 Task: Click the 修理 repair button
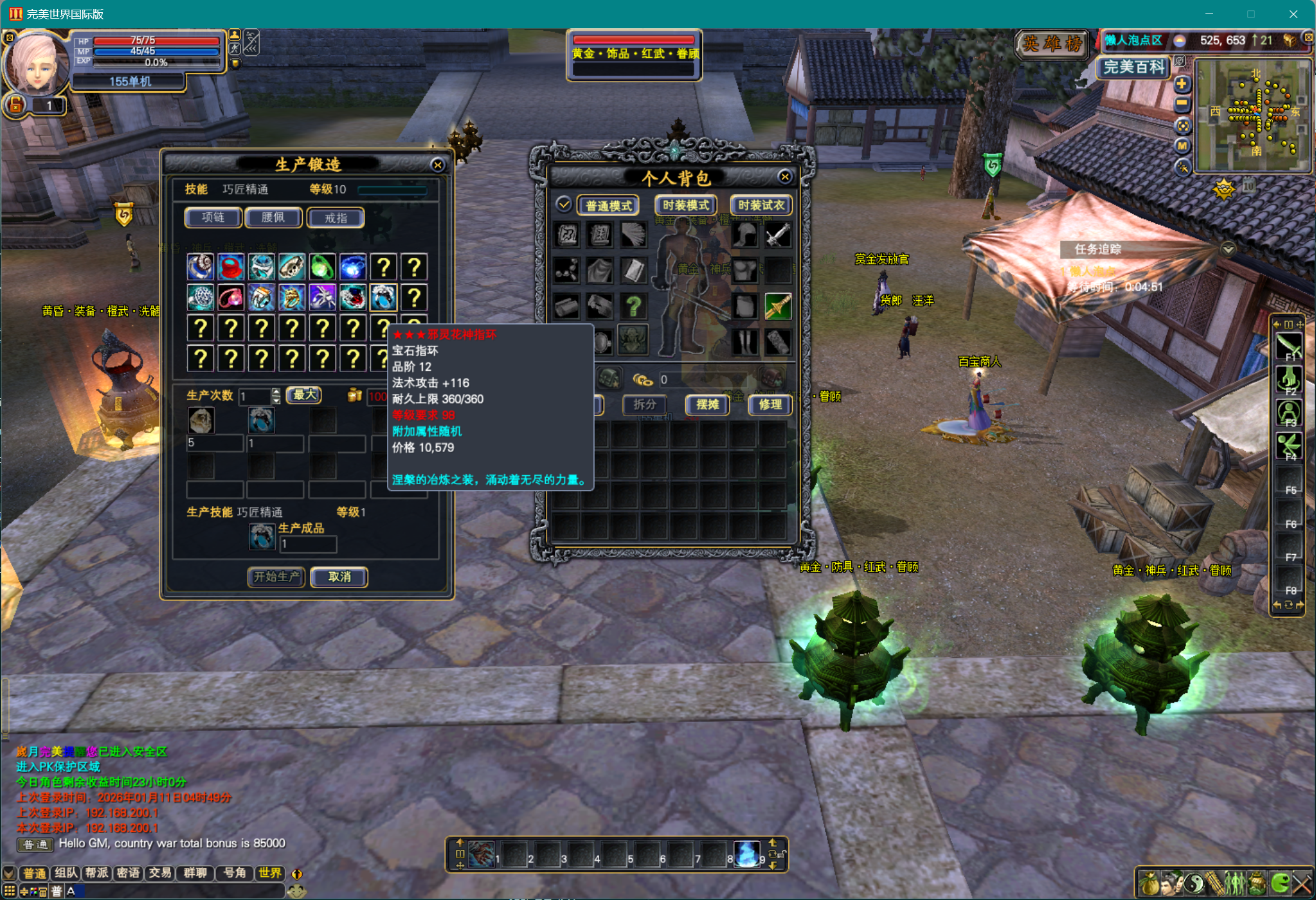pos(770,404)
